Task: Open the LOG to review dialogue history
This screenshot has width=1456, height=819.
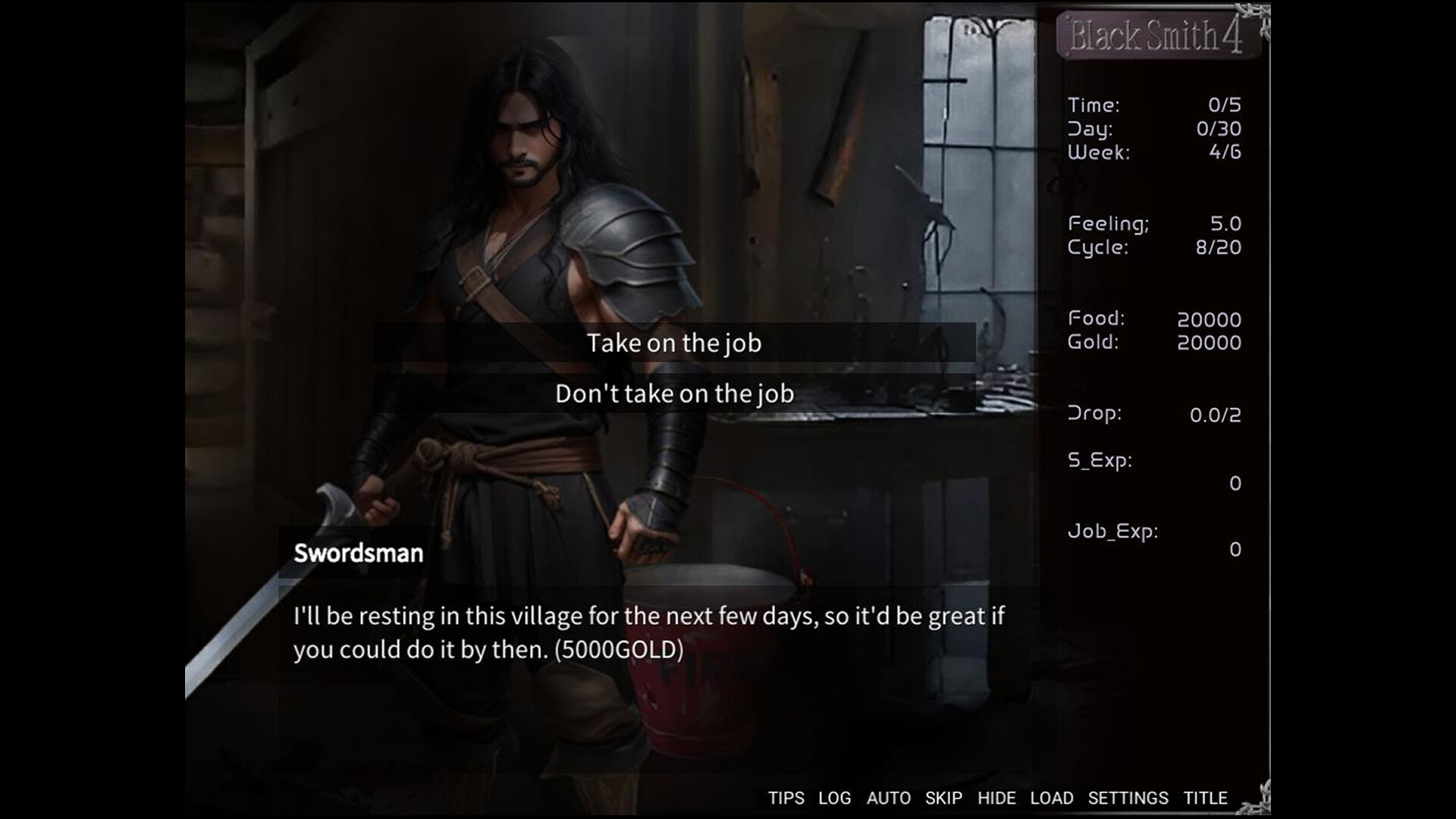Action: (834, 798)
